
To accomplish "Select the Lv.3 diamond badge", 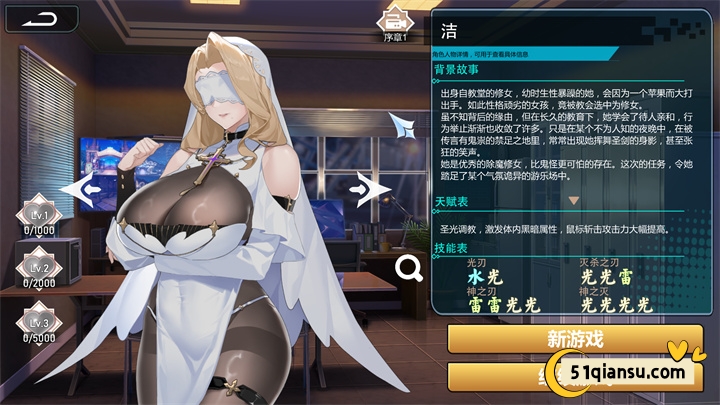I will coord(38,323).
